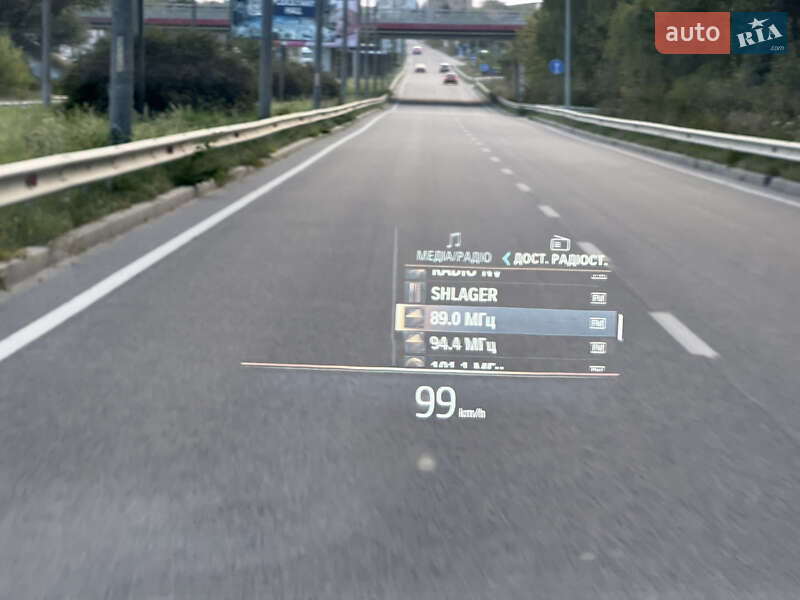Go back via ДОСТ. РАДИОСТ. header
Screen dimensions: 800x600
click(x=555, y=258)
